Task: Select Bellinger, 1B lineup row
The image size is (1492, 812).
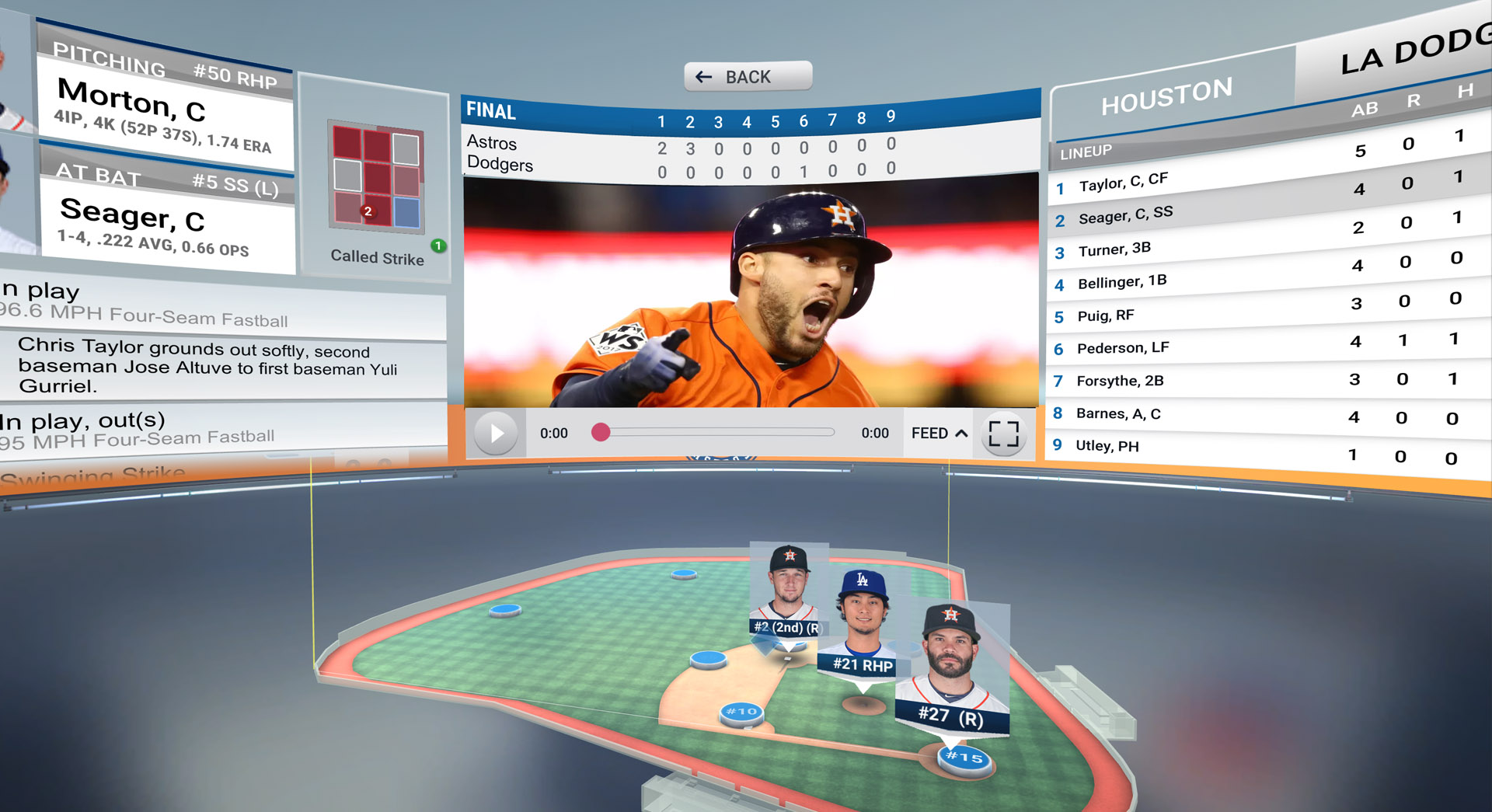Action: (x=1122, y=282)
